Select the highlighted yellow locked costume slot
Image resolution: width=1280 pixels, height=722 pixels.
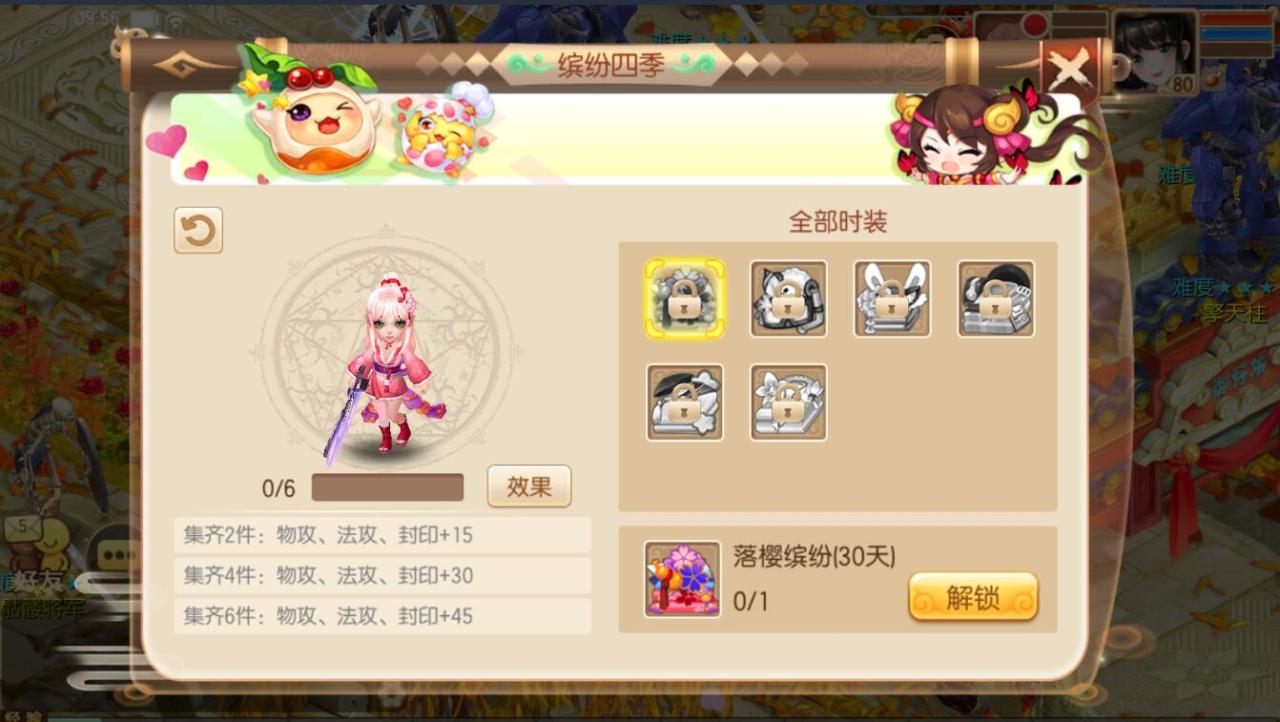684,297
